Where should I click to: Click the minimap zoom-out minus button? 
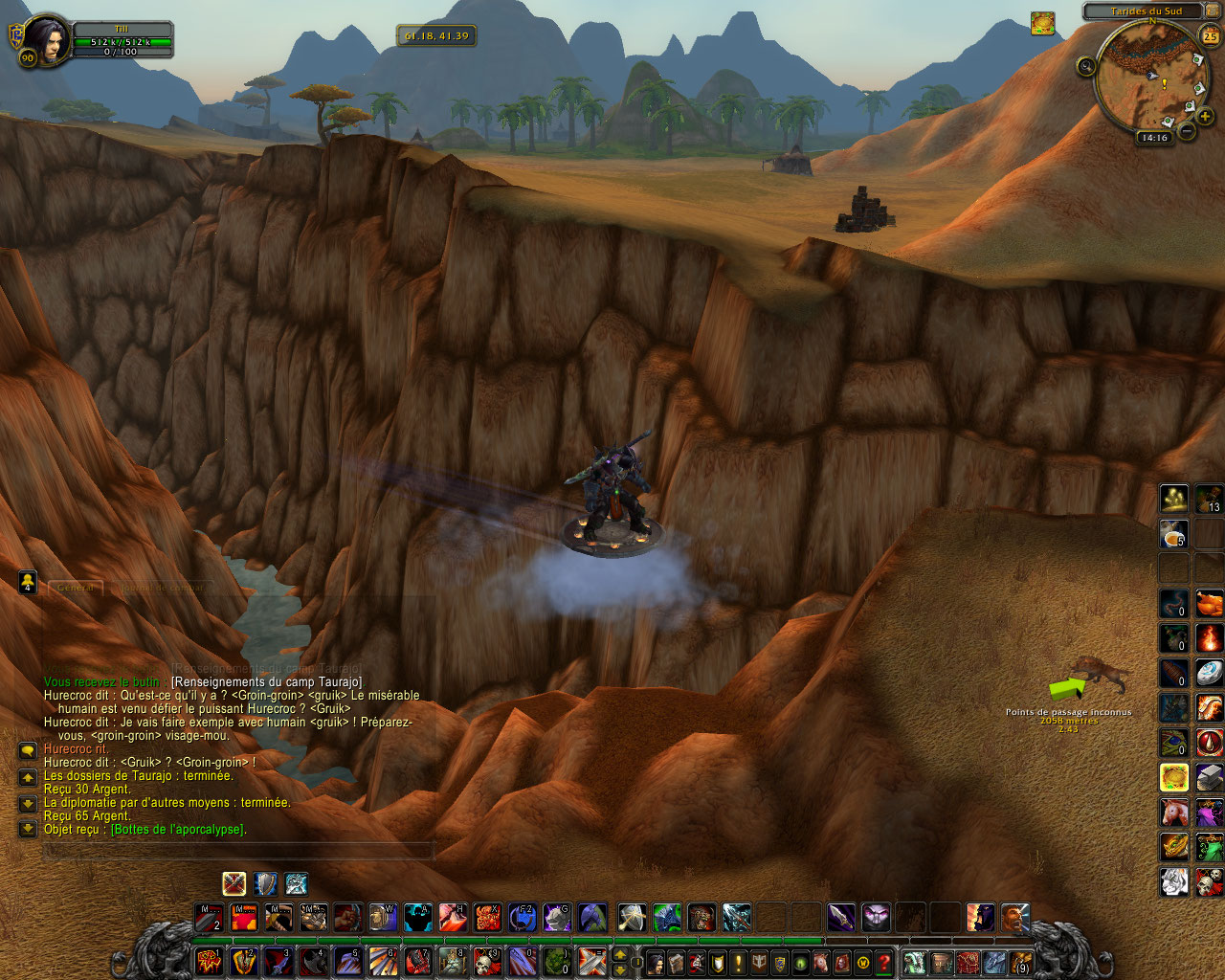[x=1187, y=131]
